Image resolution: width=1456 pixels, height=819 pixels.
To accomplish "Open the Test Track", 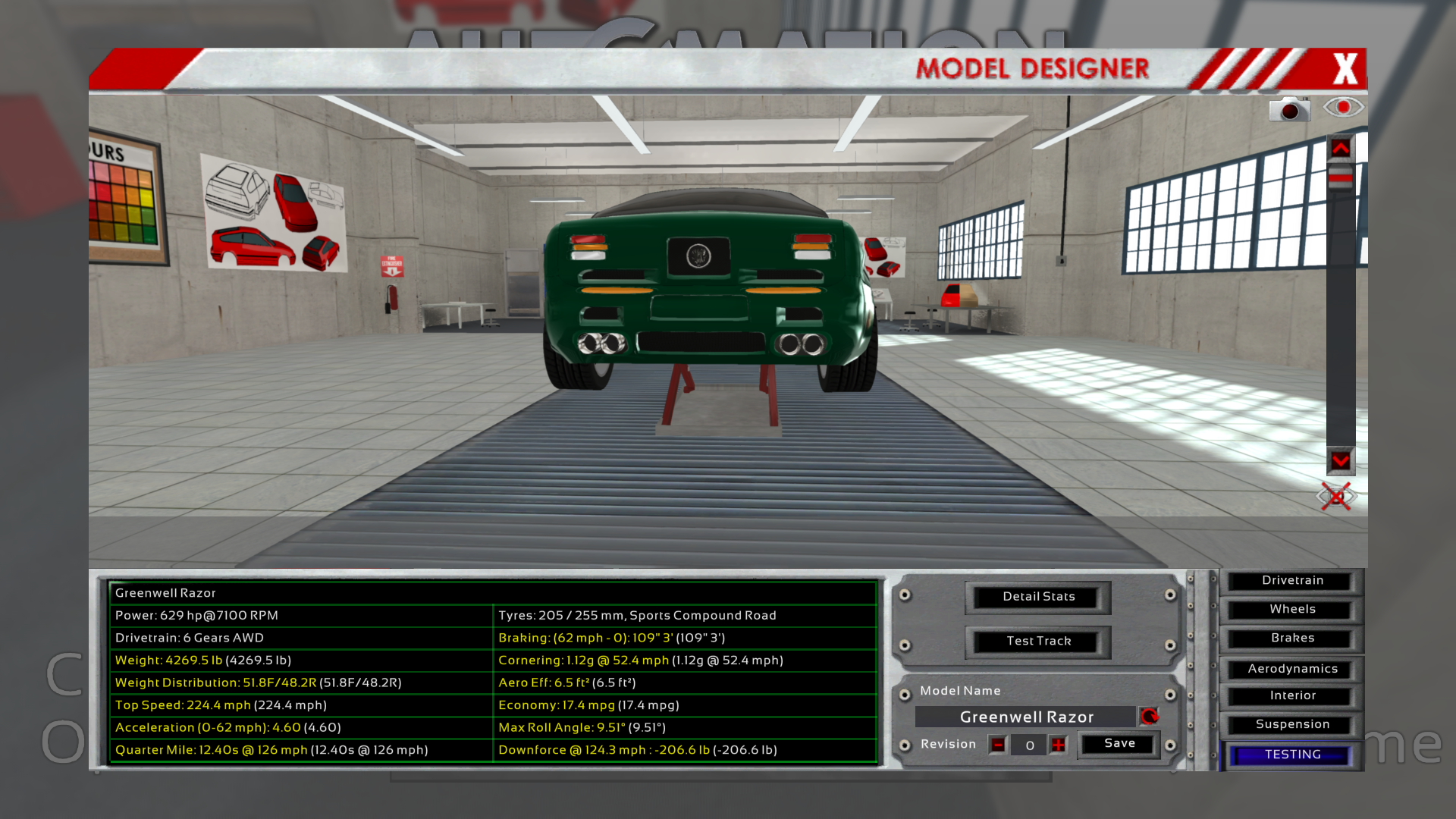I will tap(1038, 642).
